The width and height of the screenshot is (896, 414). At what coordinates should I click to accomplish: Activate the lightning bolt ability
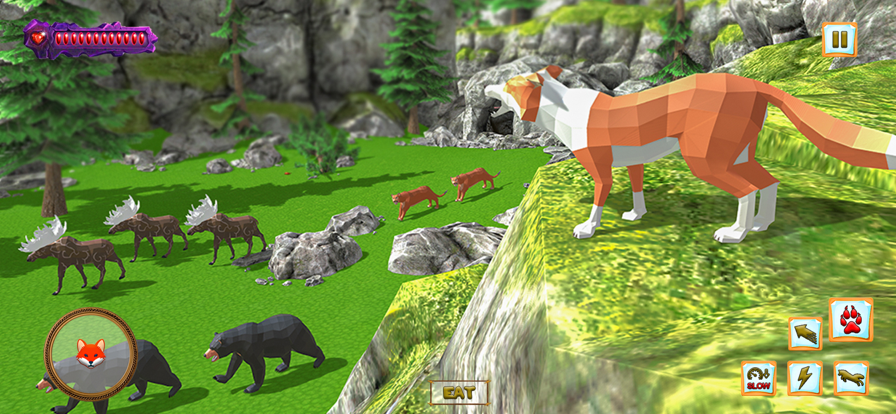pyautogui.click(x=805, y=378)
